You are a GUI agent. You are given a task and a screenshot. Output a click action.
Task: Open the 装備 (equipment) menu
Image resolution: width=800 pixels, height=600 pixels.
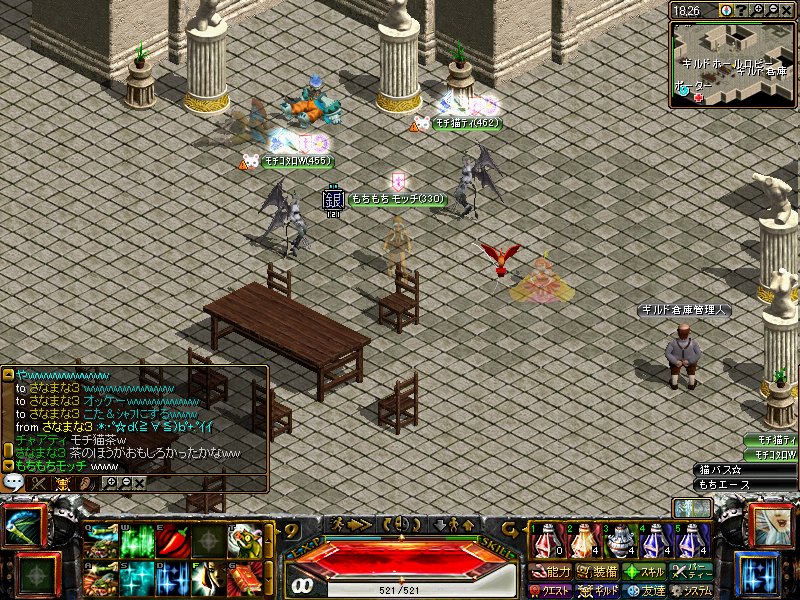[x=597, y=573]
